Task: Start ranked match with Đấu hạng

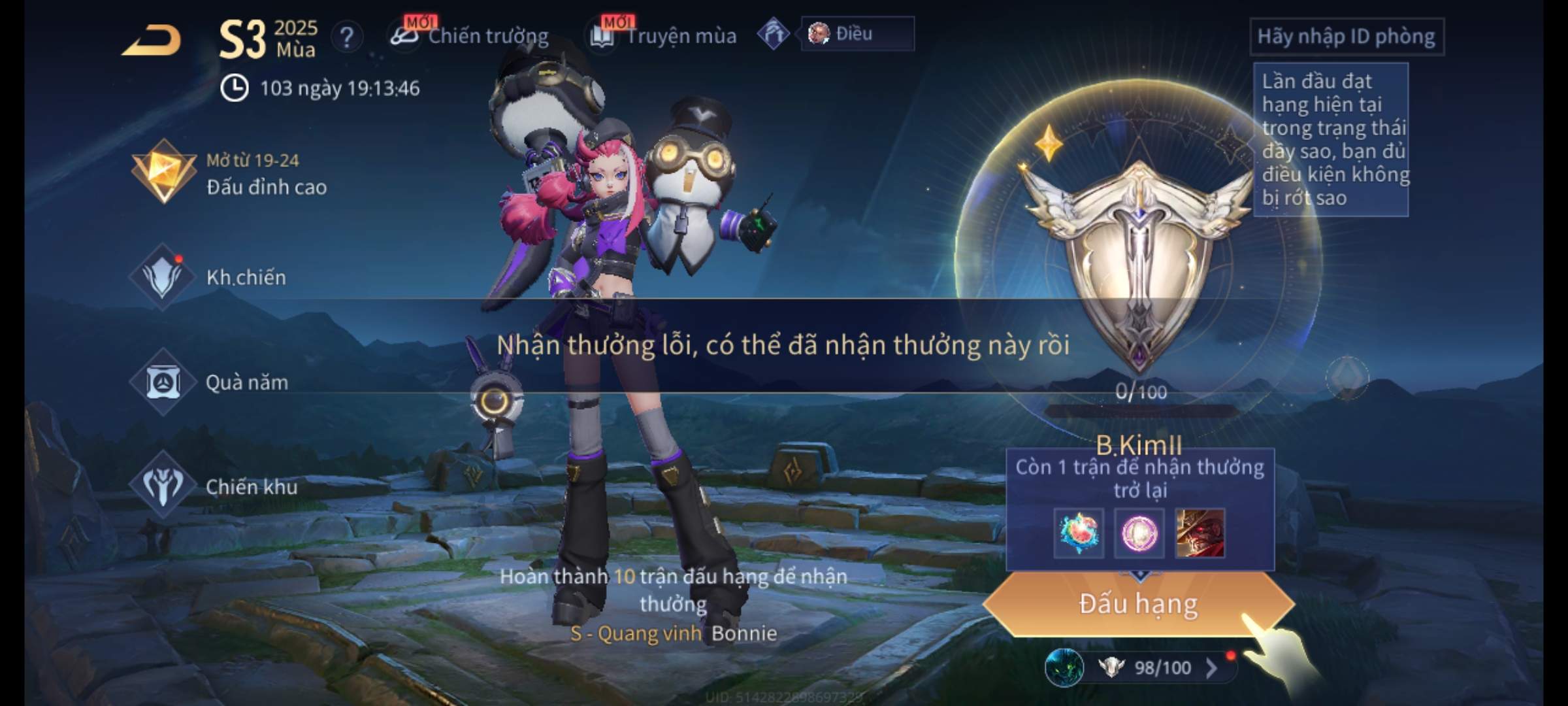Action: click(x=1138, y=603)
